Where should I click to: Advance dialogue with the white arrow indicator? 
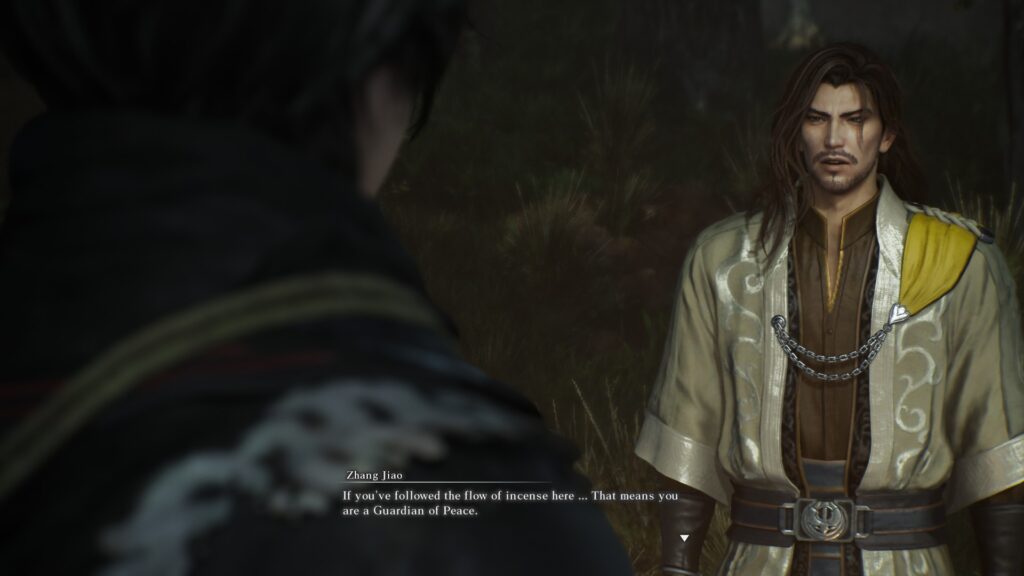click(x=684, y=538)
